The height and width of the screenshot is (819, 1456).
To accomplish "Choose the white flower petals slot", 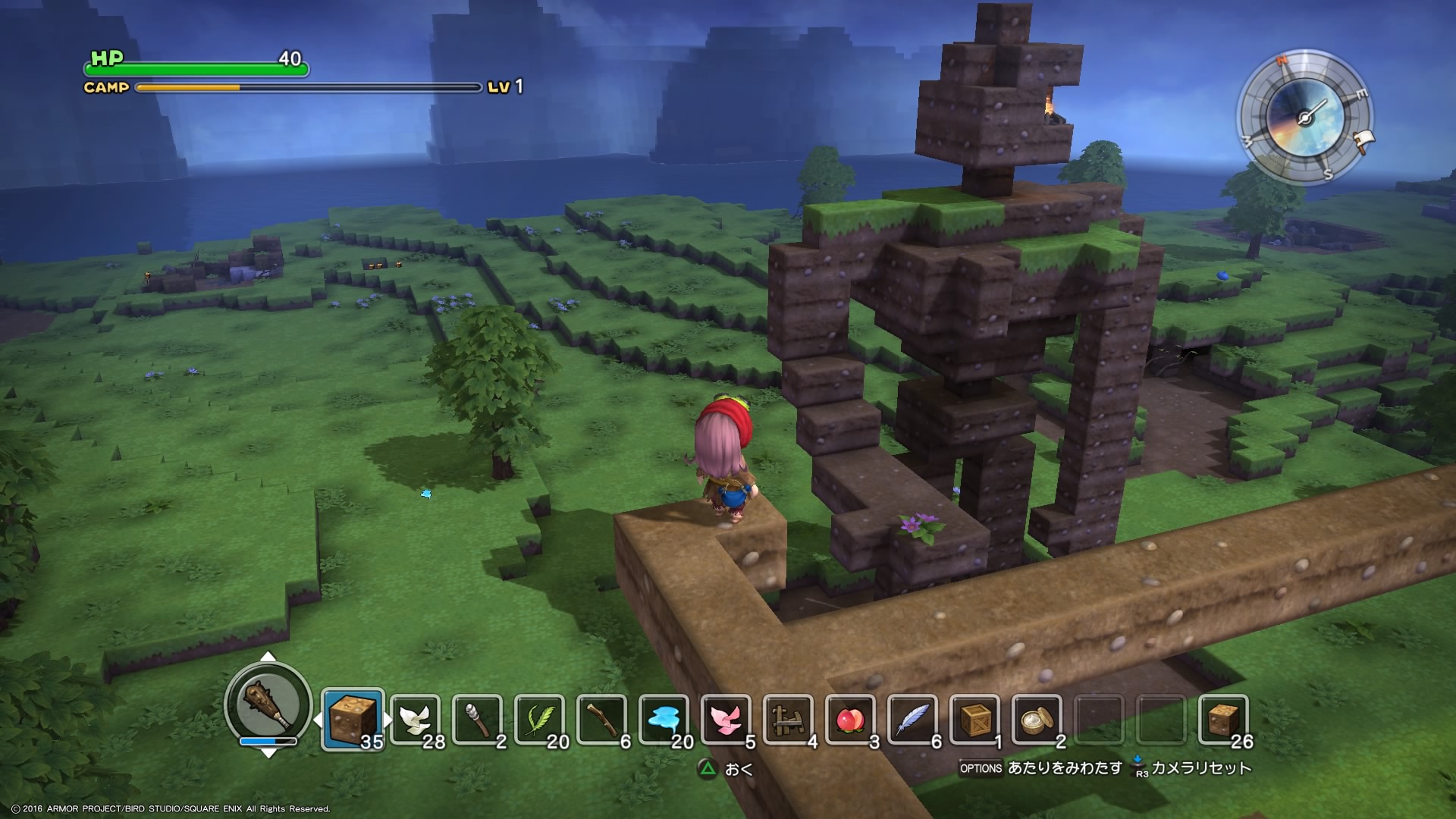I will (x=415, y=719).
